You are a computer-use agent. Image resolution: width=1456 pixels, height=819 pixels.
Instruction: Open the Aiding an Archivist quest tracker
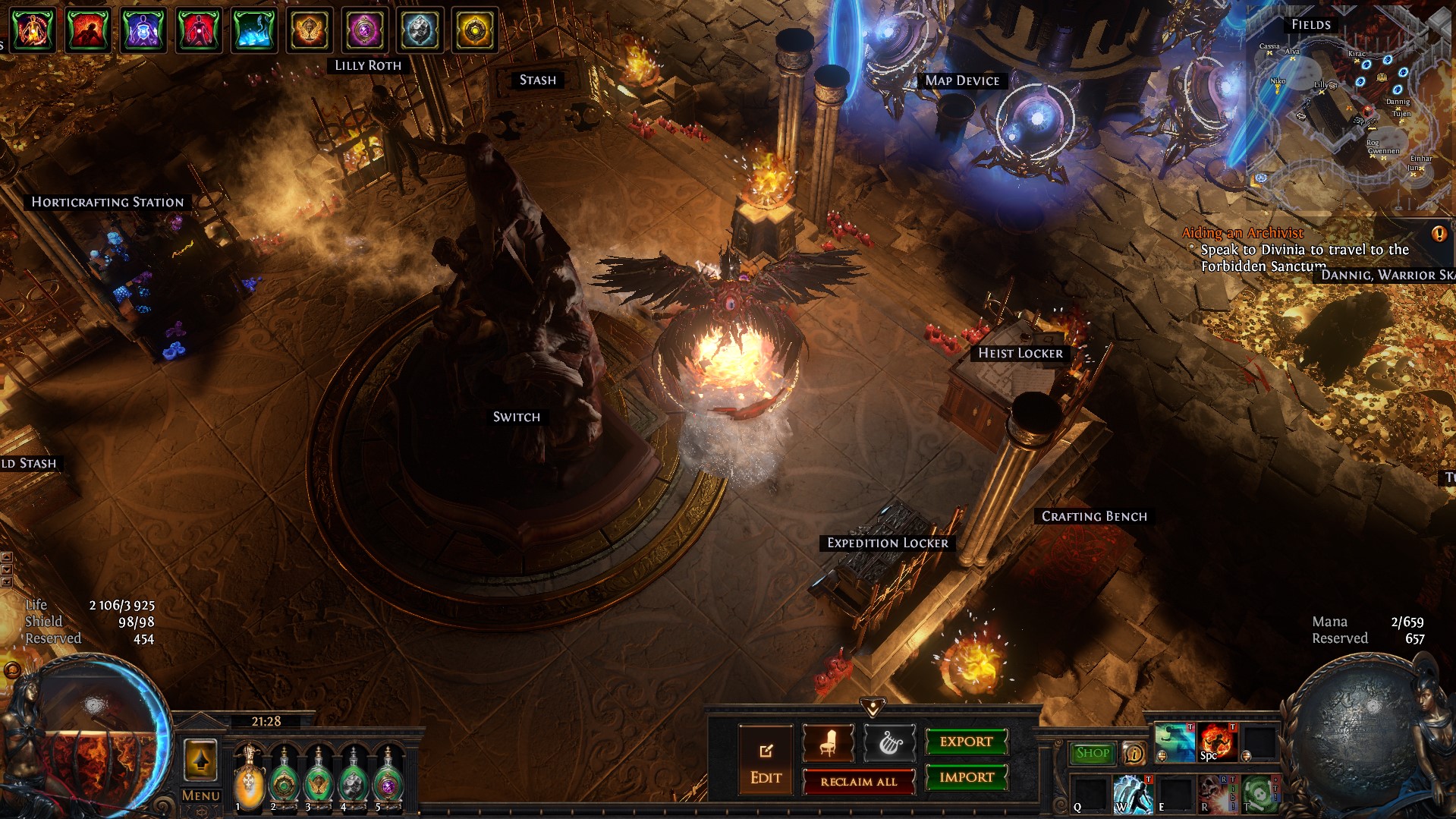(1242, 233)
